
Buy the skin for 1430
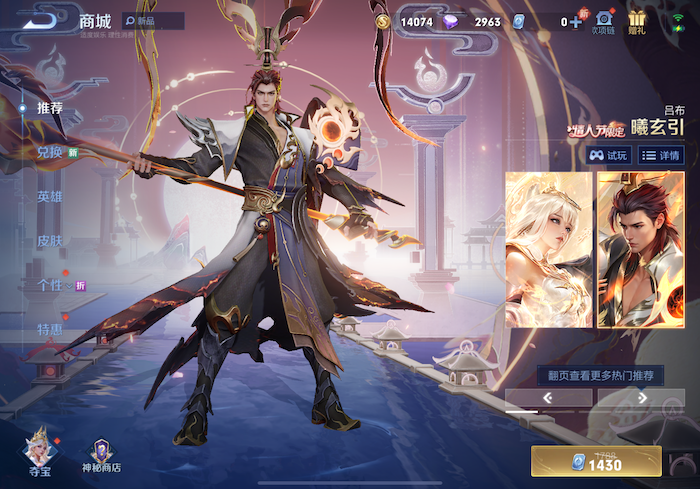596,461
